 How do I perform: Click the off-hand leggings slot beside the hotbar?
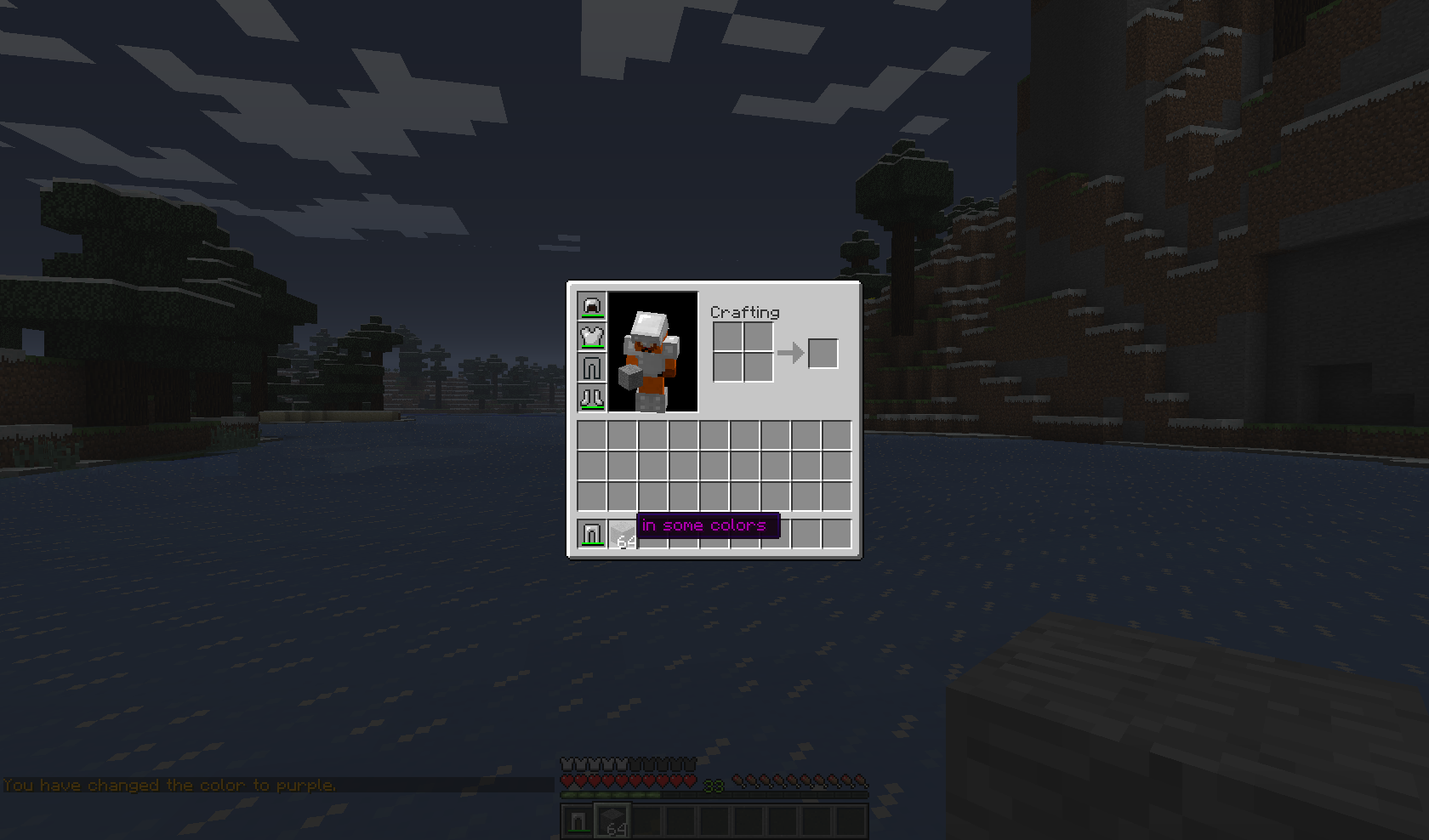click(x=589, y=534)
